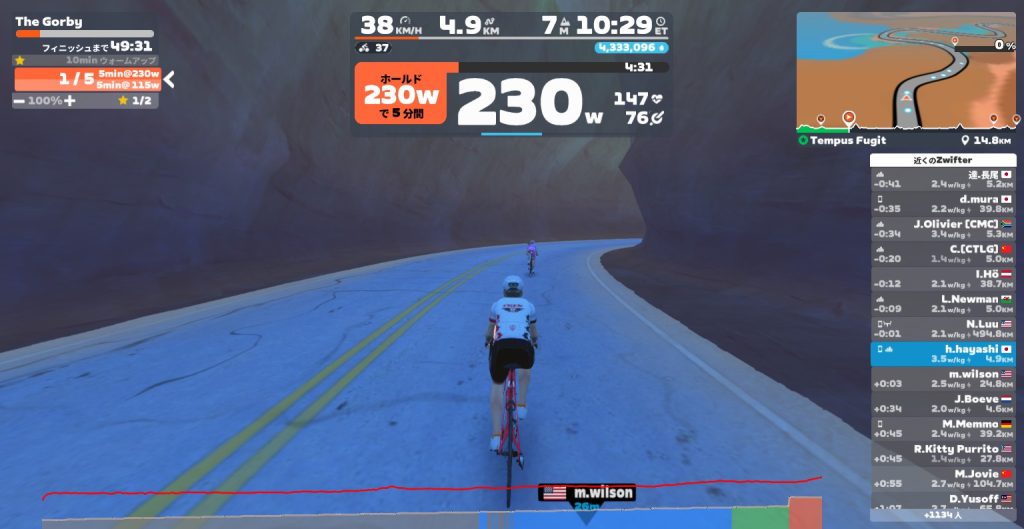
Task: Choose J.Olivier [CMC] from the rider list
Action: pyautogui.click(x=943, y=229)
